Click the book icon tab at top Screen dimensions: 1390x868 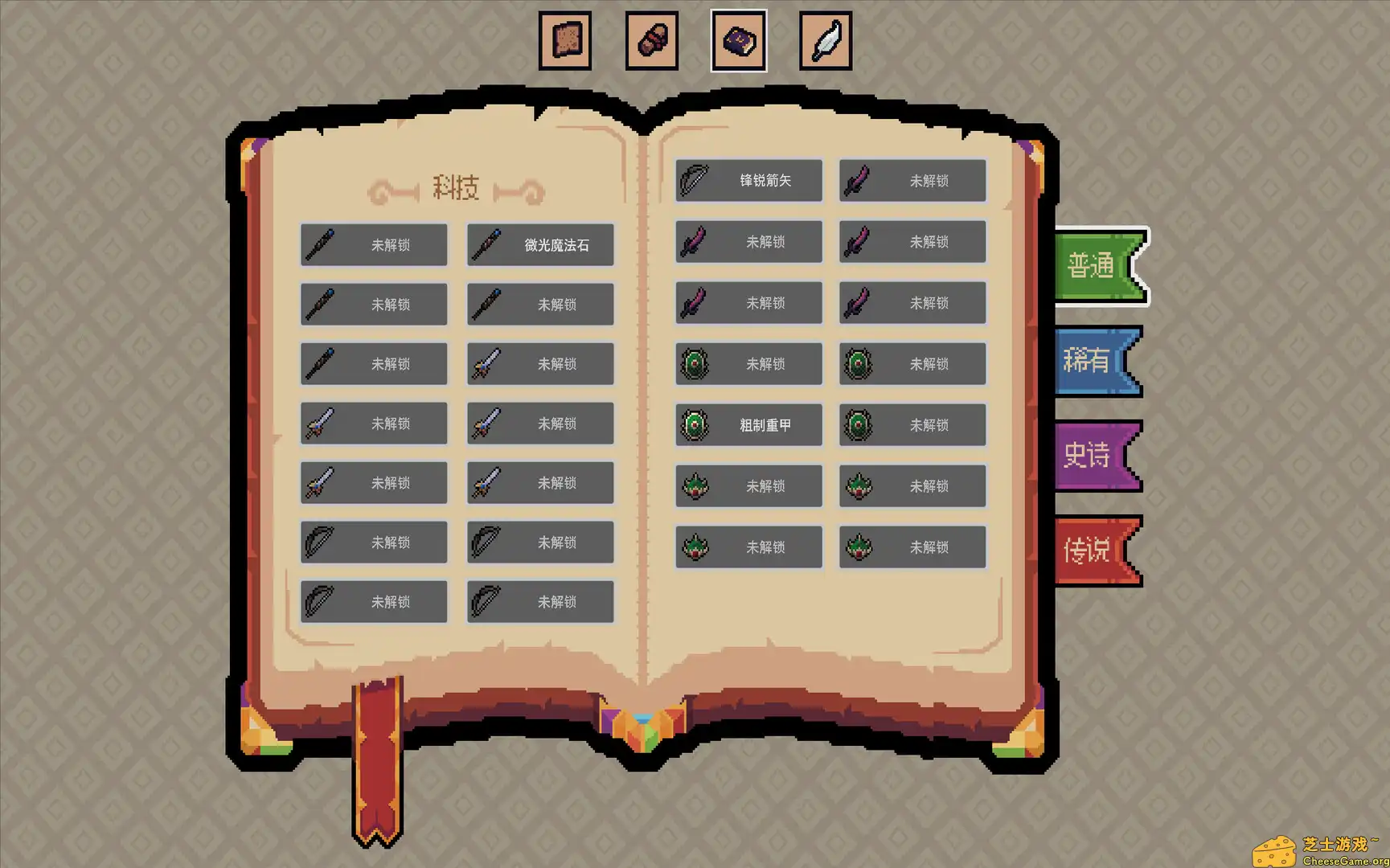point(739,39)
